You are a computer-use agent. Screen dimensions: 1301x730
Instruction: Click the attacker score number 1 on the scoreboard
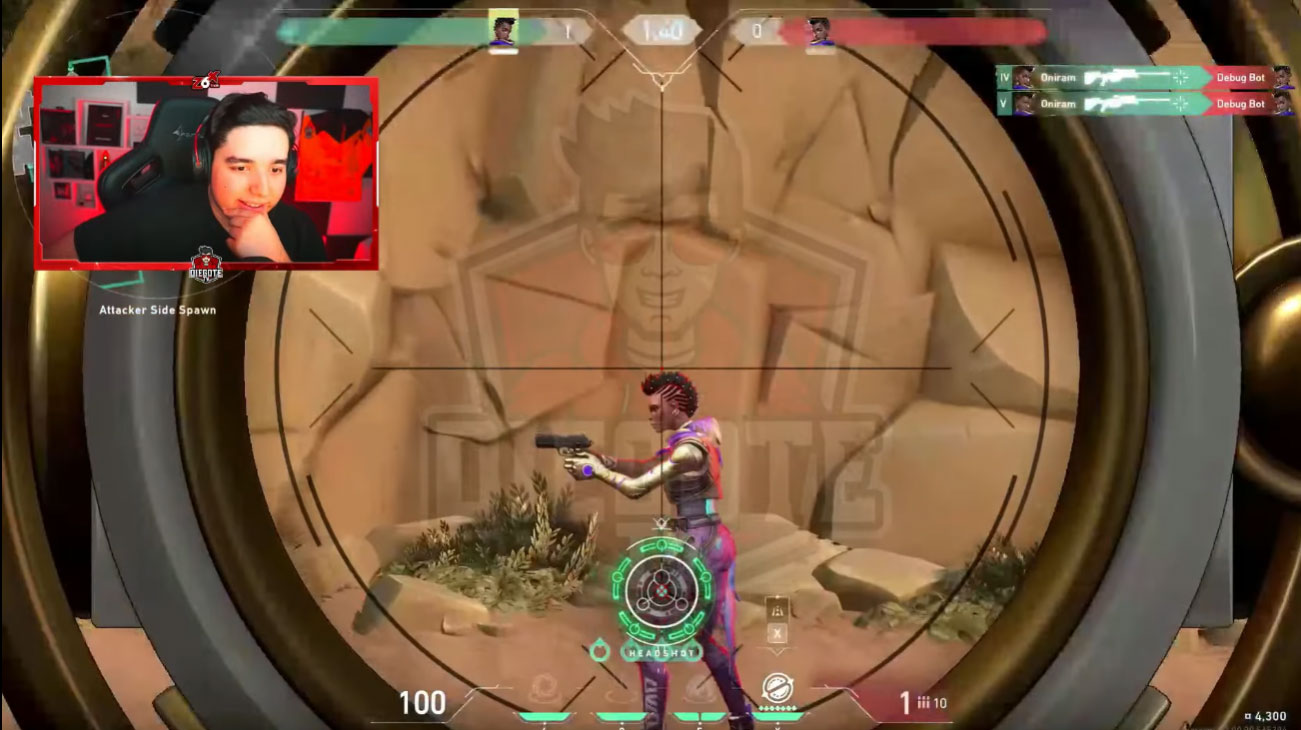566,30
